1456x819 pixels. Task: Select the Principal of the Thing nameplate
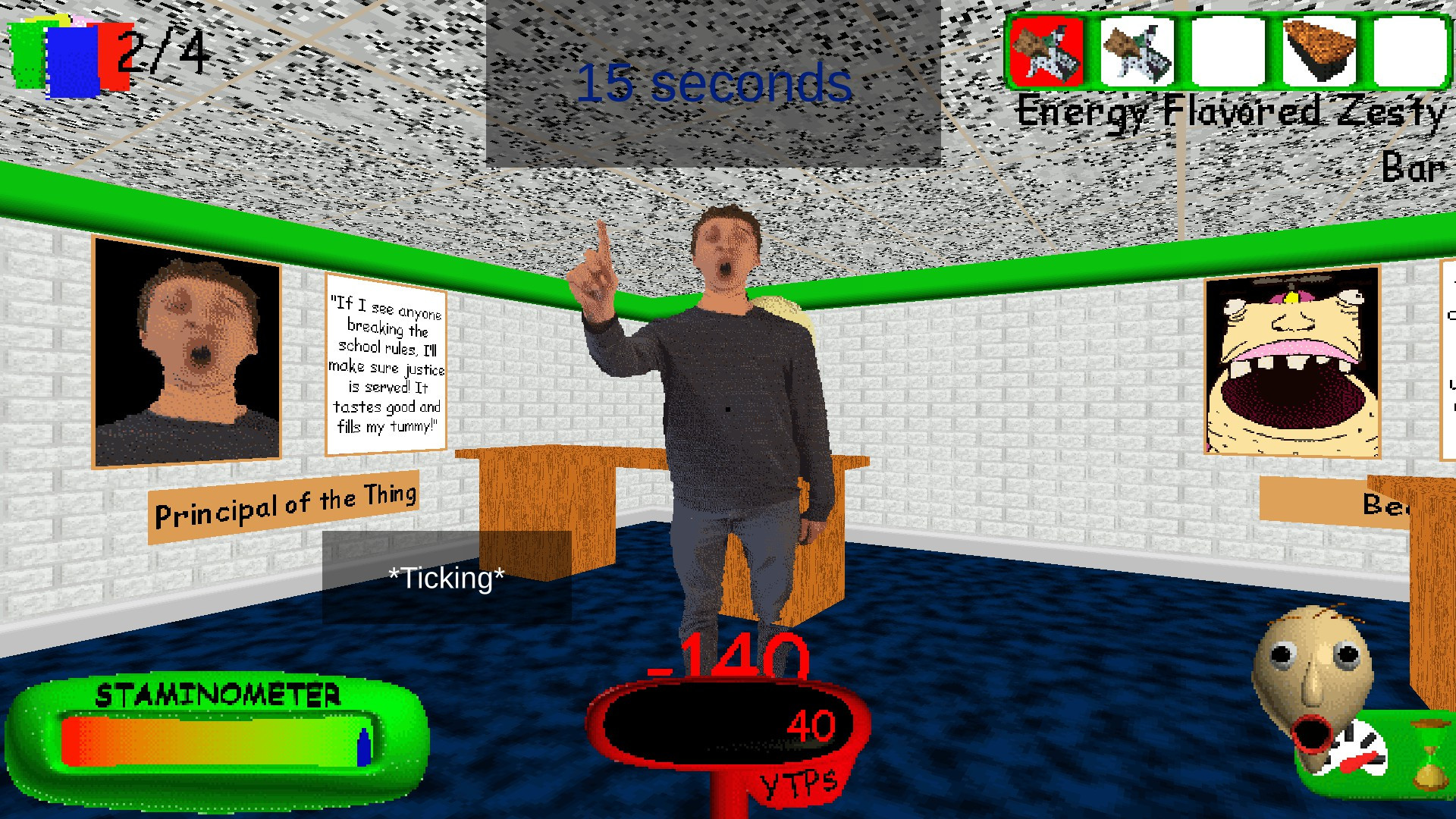(286, 497)
